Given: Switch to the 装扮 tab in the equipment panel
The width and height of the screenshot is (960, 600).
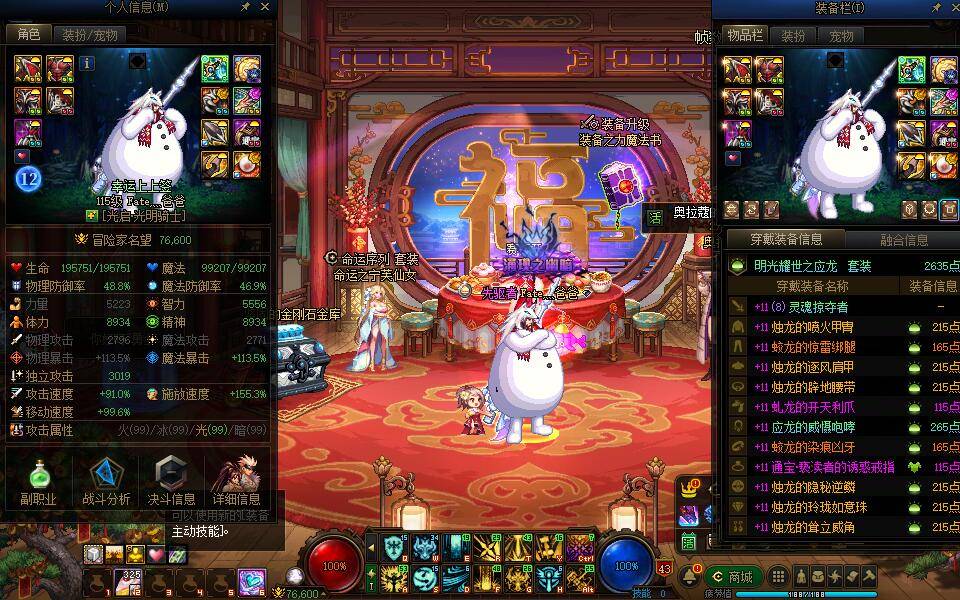Looking at the screenshot, I should (x=793, y=35).
